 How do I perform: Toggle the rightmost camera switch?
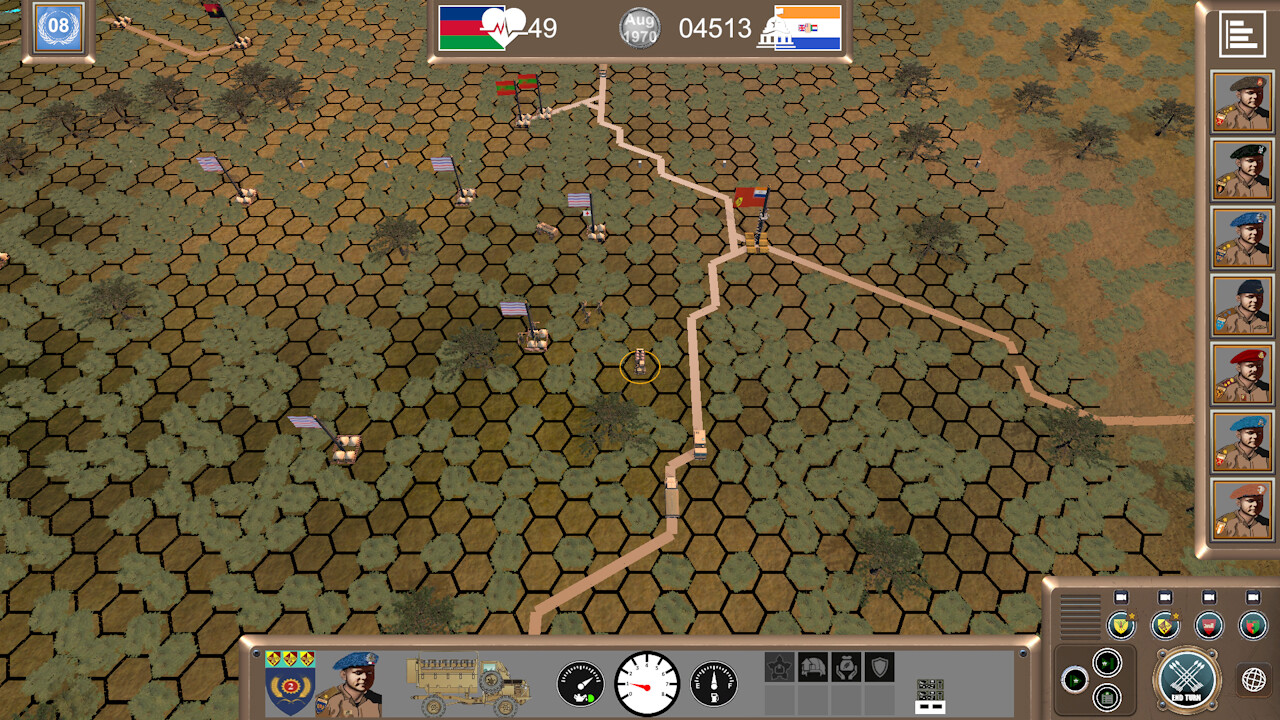pyautogui.click(x=1253, y=598)
